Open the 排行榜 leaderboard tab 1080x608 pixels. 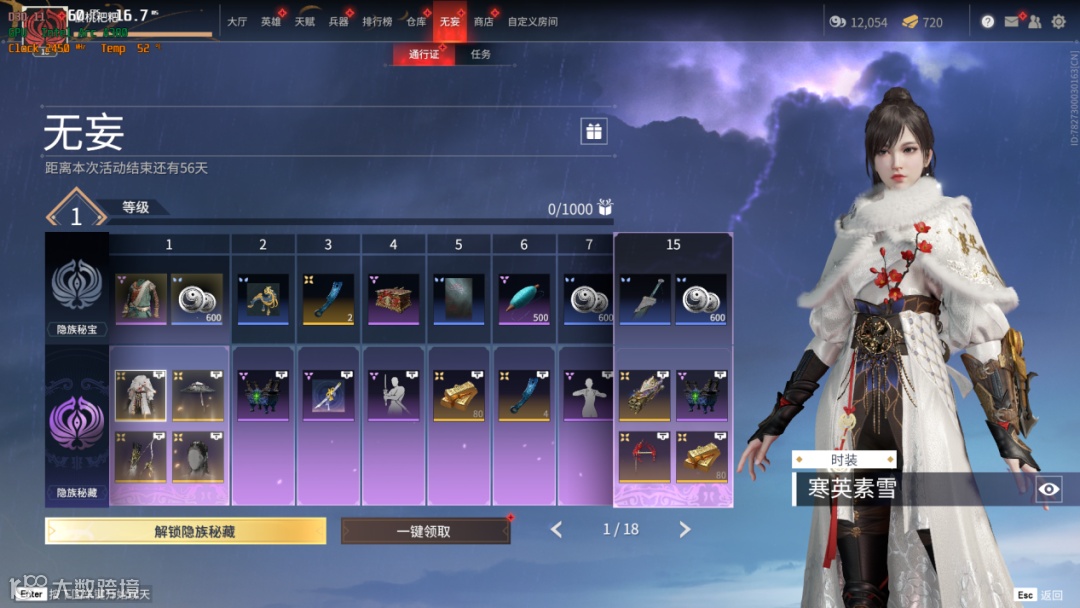tap(377, 21)
